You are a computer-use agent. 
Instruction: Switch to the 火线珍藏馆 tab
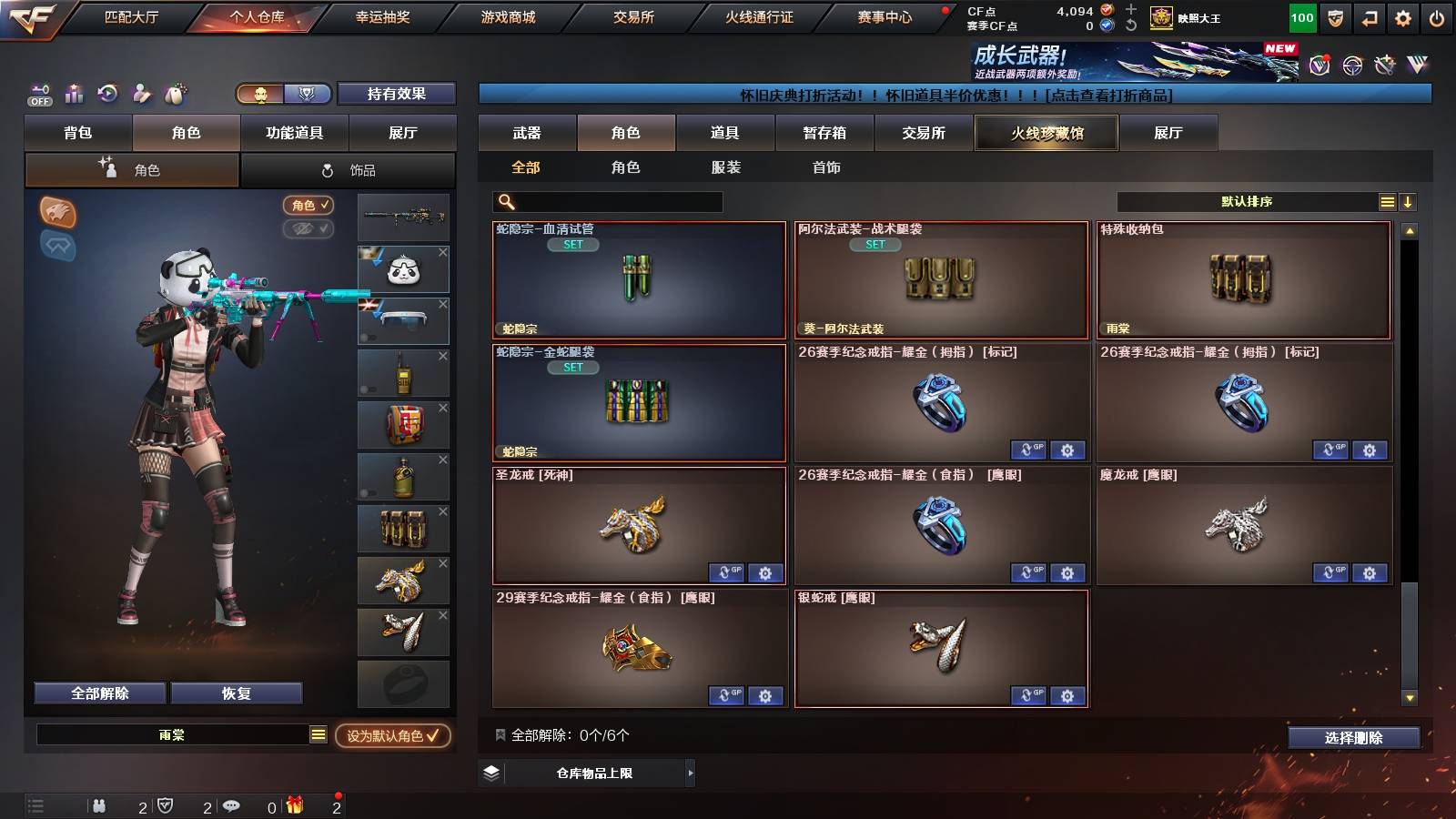click(1046, 133)
